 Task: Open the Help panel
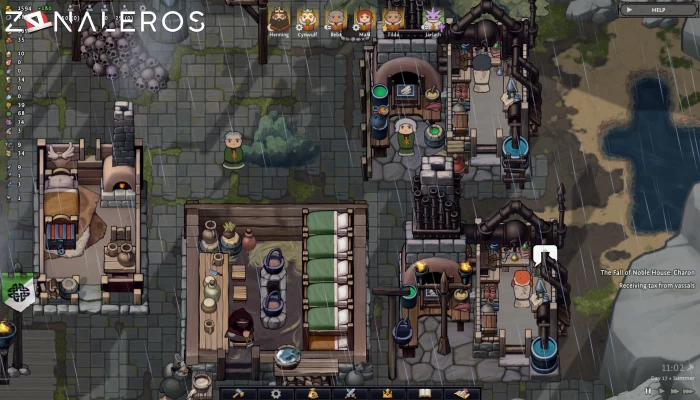tap(657, 10)
